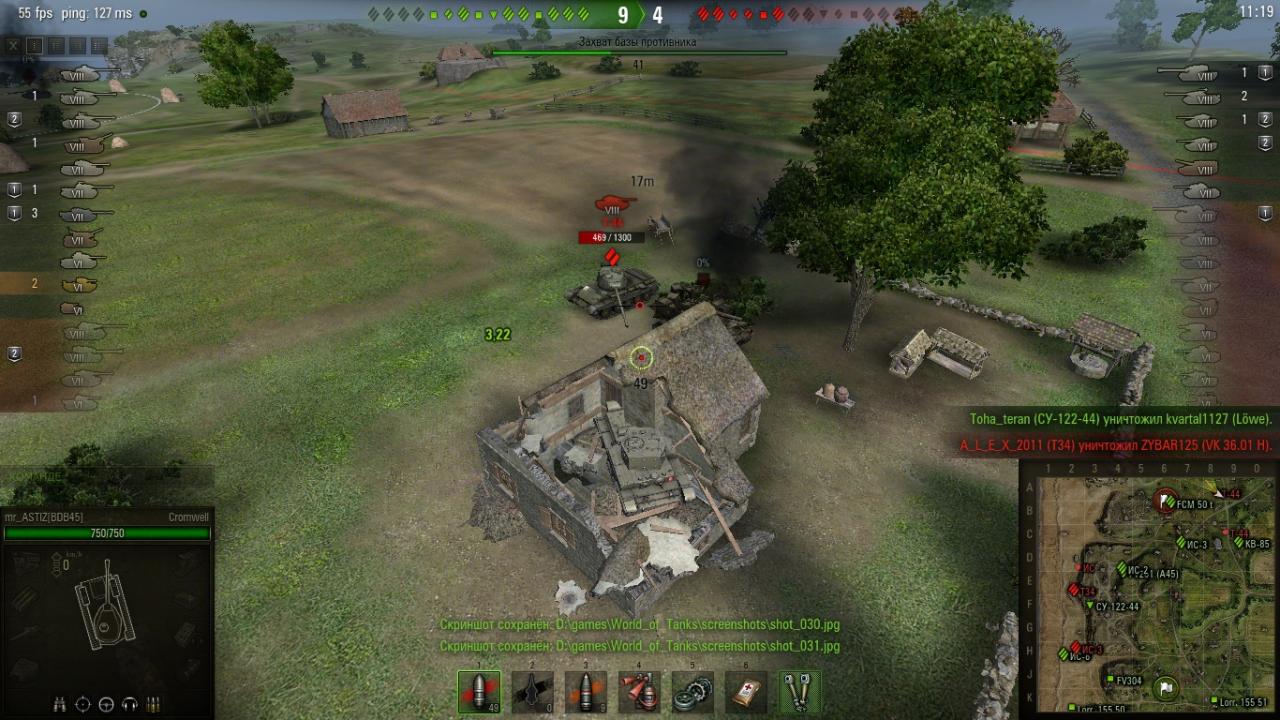Activate the repair kit consumable
Screen dimensions: 1280x720
point(692,691)
